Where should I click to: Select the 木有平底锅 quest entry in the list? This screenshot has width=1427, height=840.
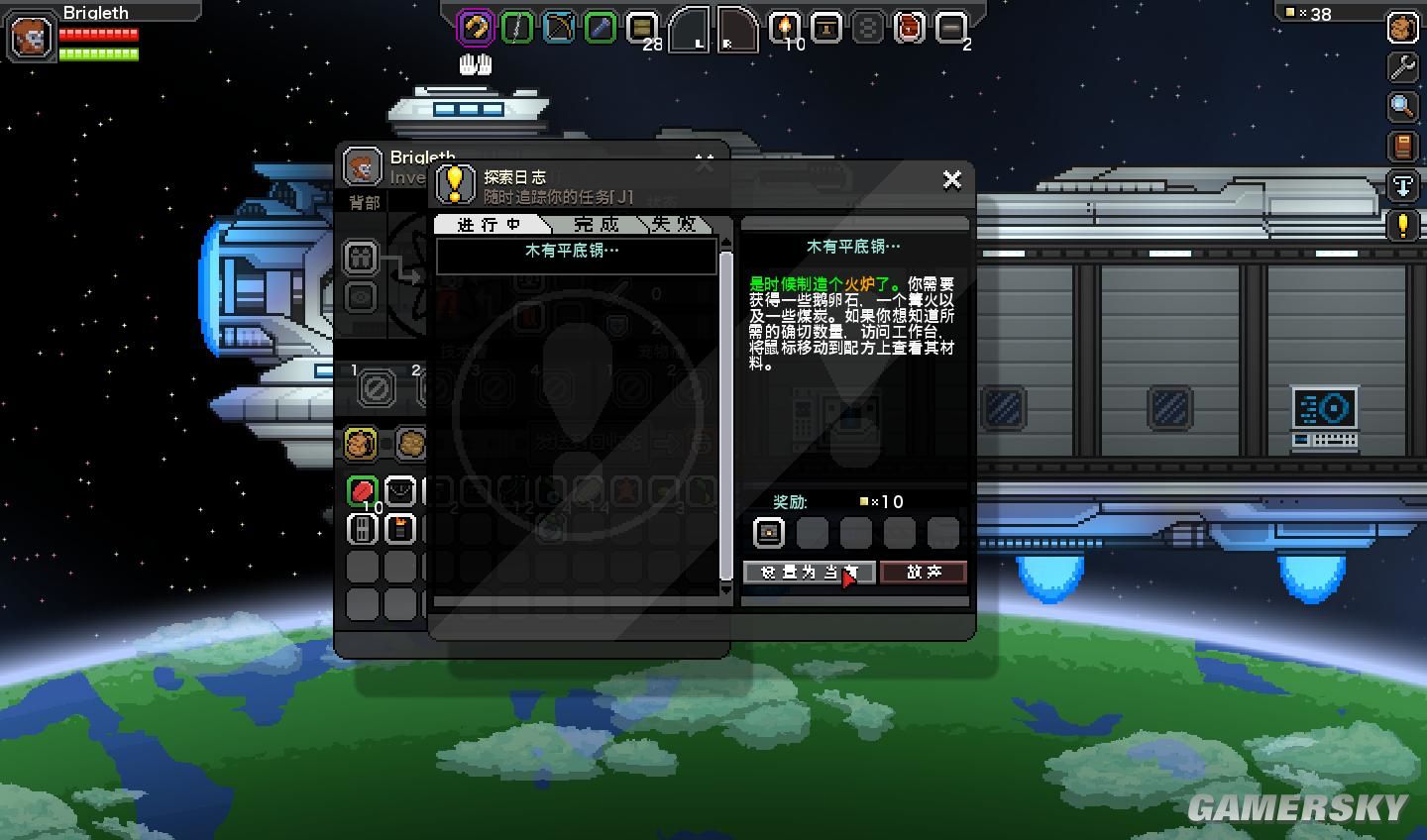tap(575, 253)
